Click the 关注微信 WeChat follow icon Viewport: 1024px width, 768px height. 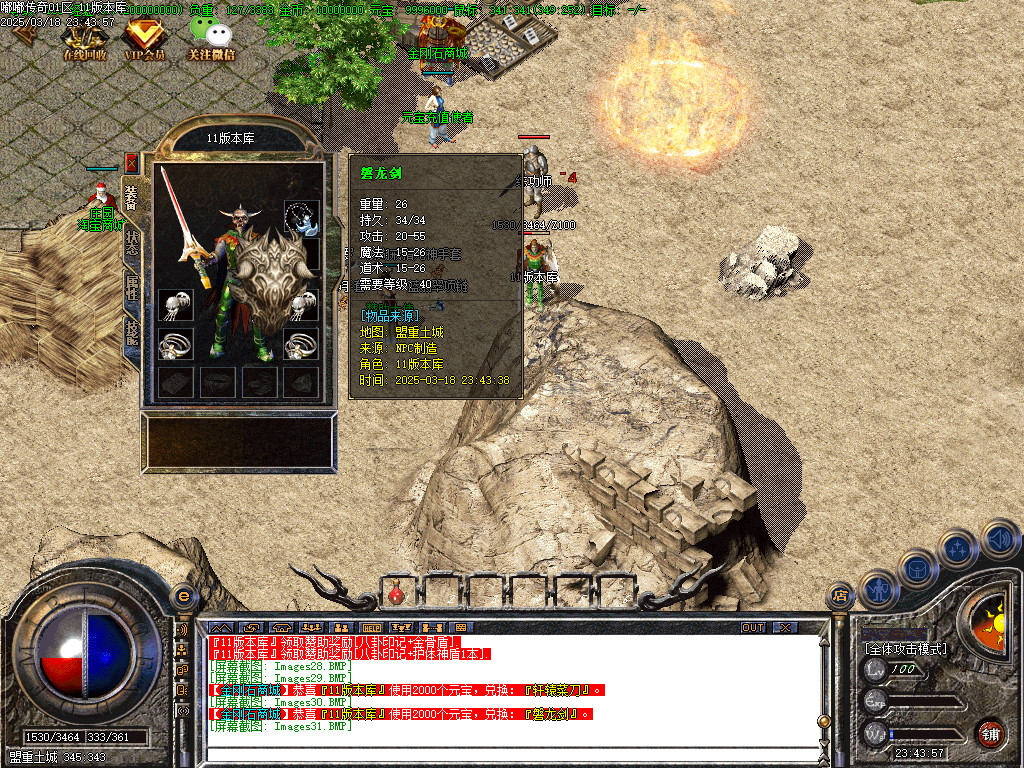click(x=211, y=40)
